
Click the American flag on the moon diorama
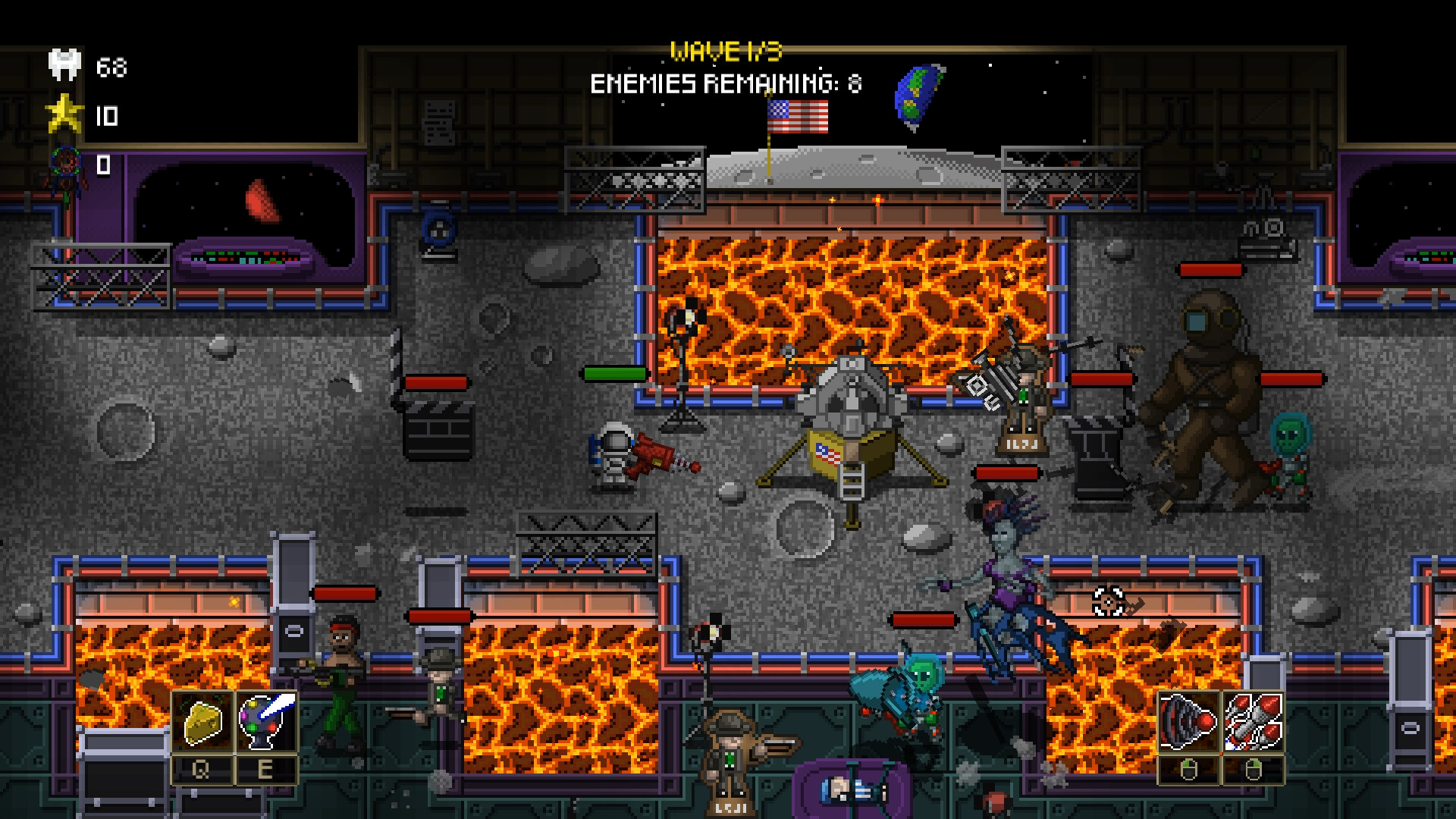click(796, 115)
